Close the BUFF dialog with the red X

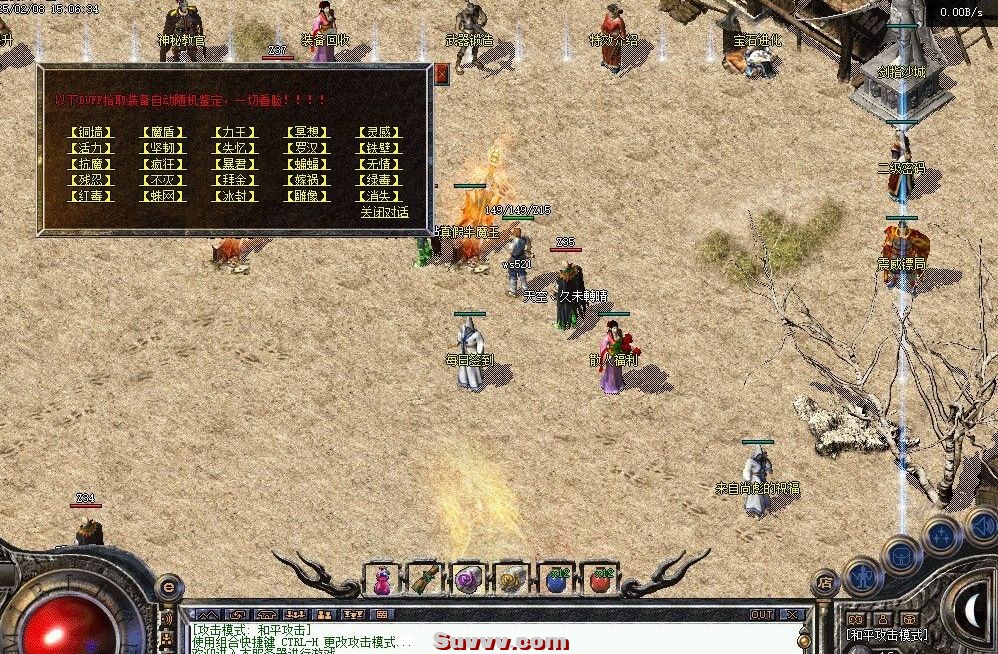point(442,73)
